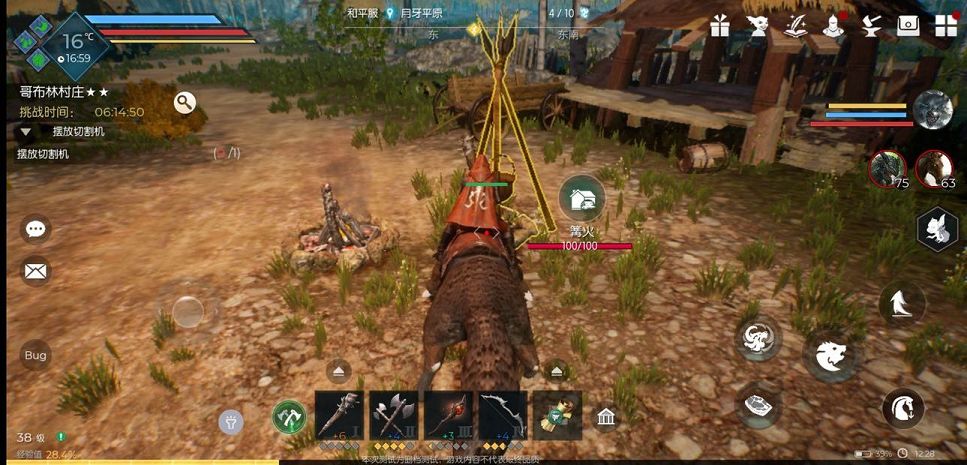
Task: Open the chat speech bubble
Action: (x=36, y=230)
